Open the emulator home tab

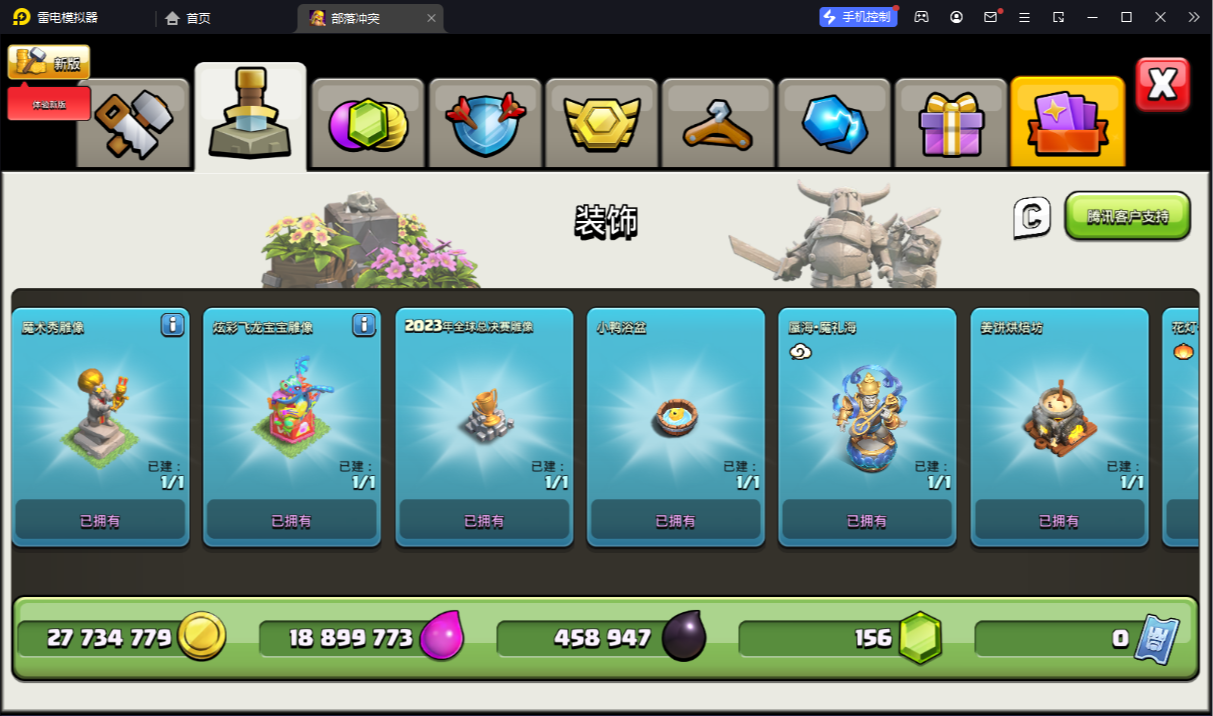click(188, 18)
